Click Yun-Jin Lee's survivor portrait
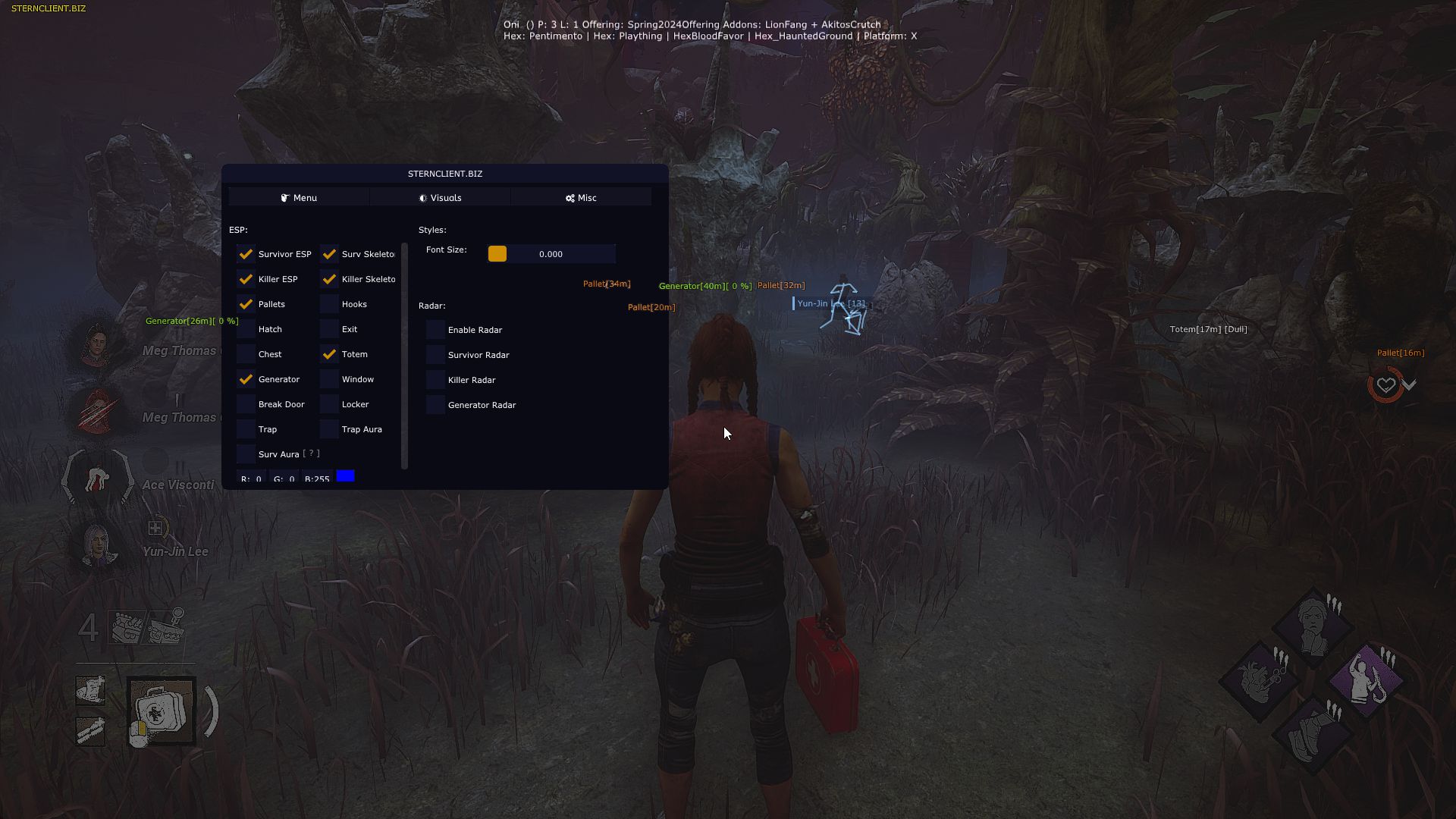This screenshot has height=819, width=1456. [98, 544]
